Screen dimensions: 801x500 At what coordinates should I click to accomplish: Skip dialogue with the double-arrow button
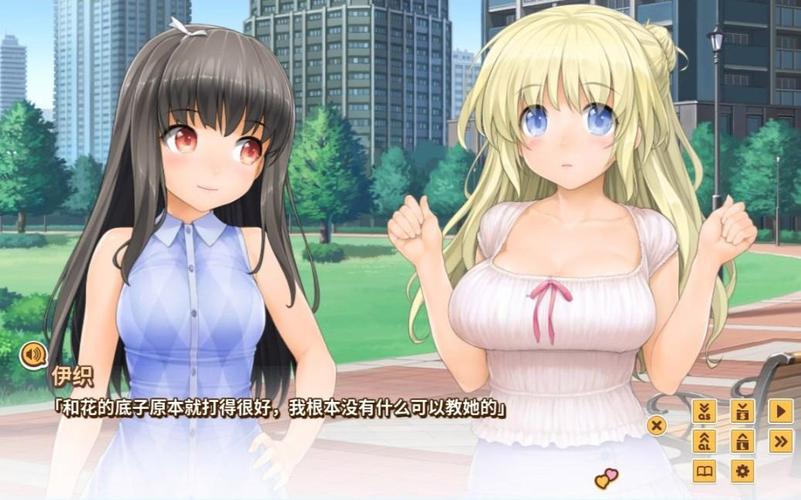click(x=780, y=441)
